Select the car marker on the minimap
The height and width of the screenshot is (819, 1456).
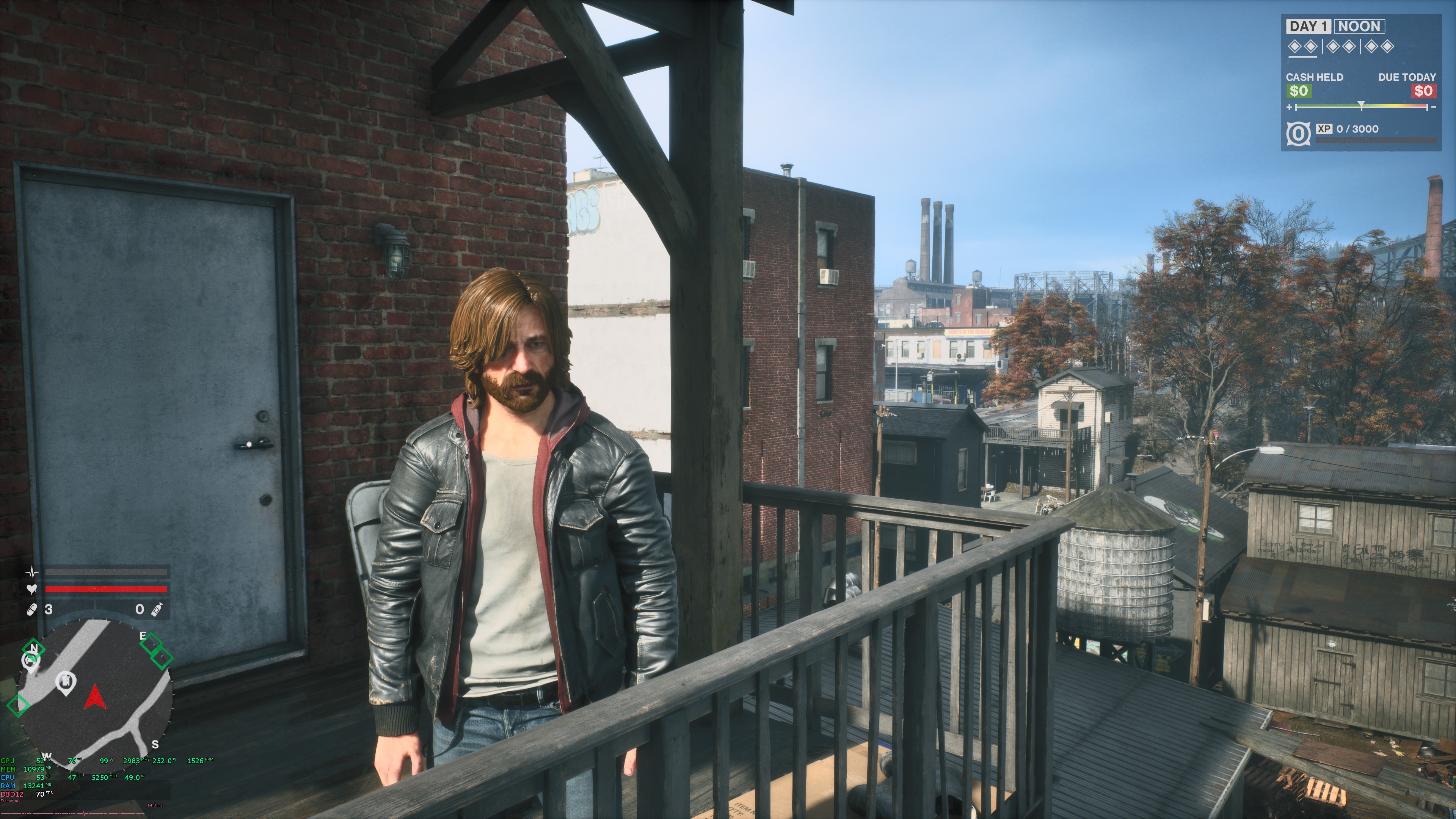[x=30, y=661]
